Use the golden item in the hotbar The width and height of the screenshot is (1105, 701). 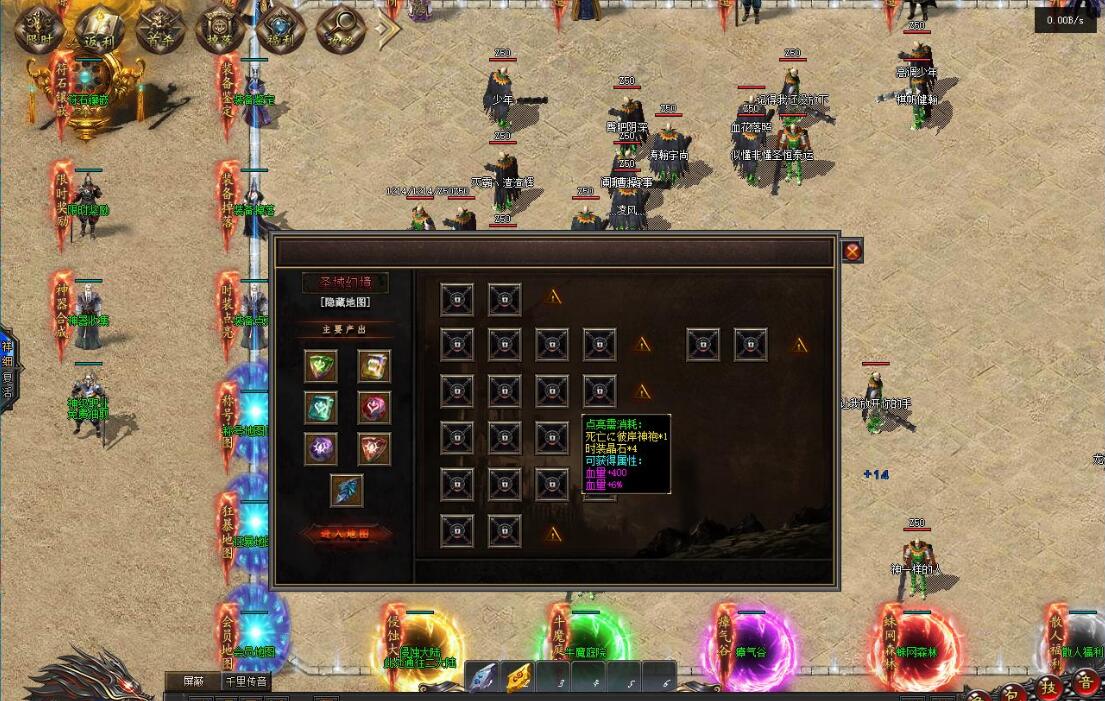pyautogui.click(x=517, y=679)
